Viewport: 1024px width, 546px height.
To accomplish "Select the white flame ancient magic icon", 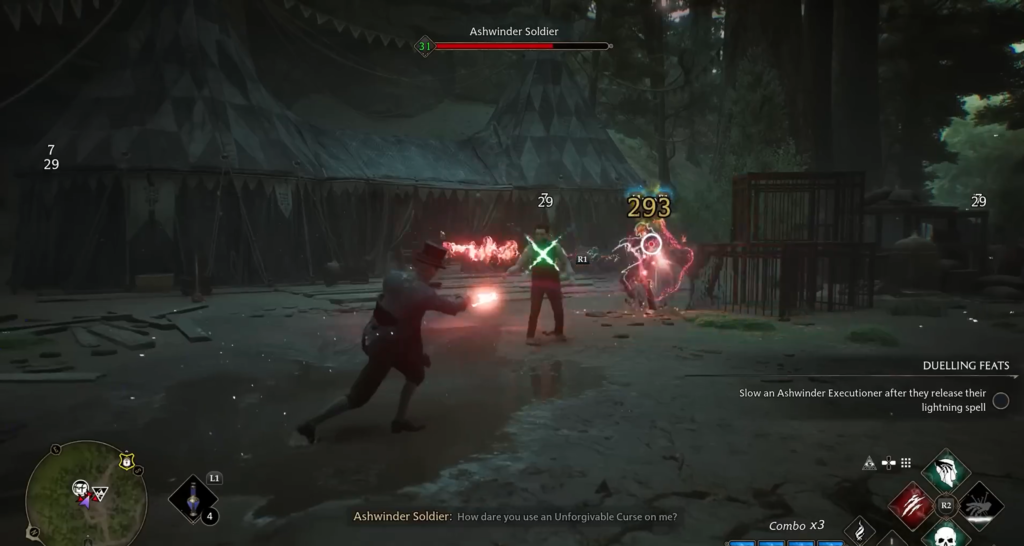I will click(x=861, y=531).
